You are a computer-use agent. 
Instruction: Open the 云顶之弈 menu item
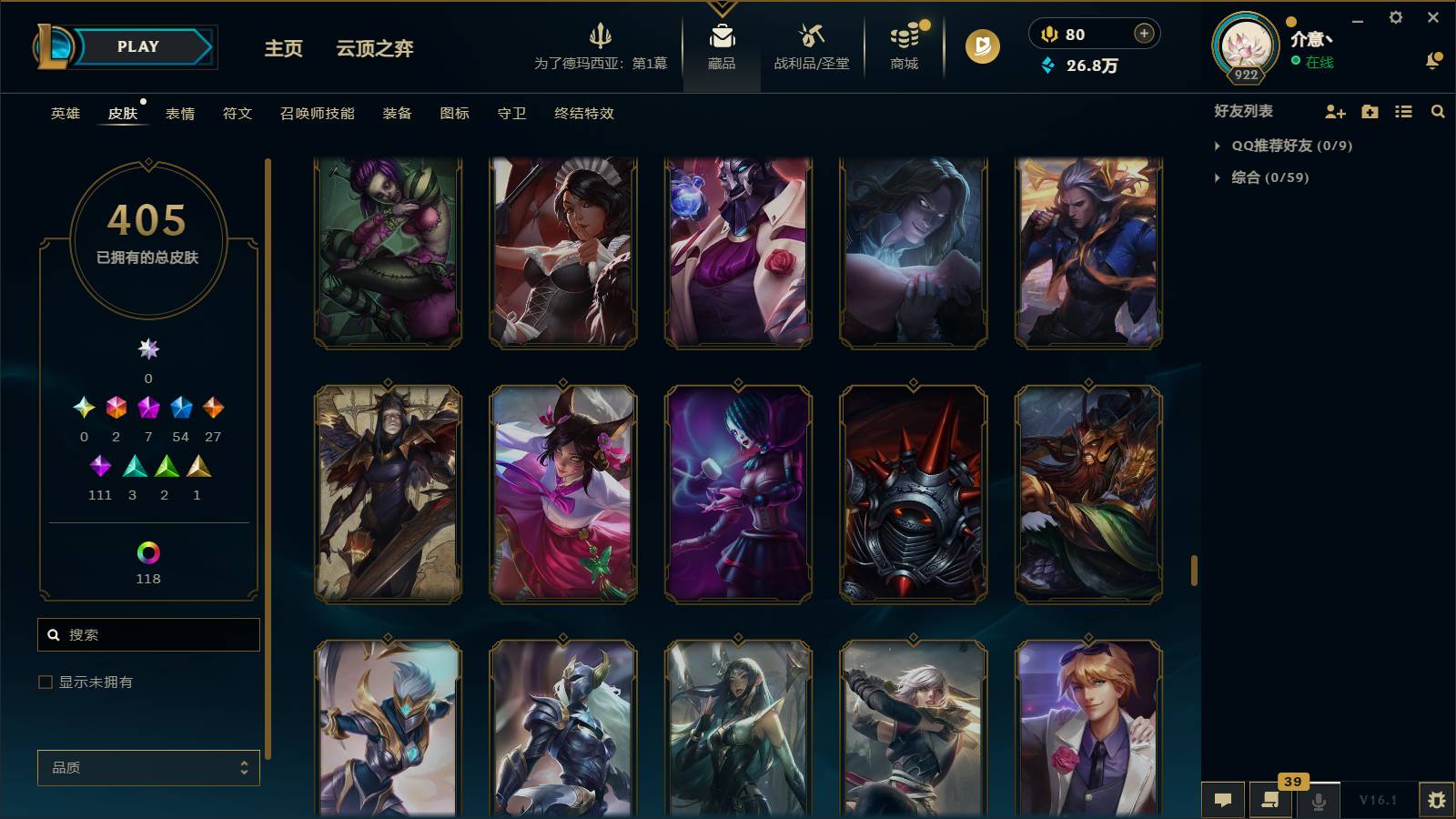click(x=375, y=49)
